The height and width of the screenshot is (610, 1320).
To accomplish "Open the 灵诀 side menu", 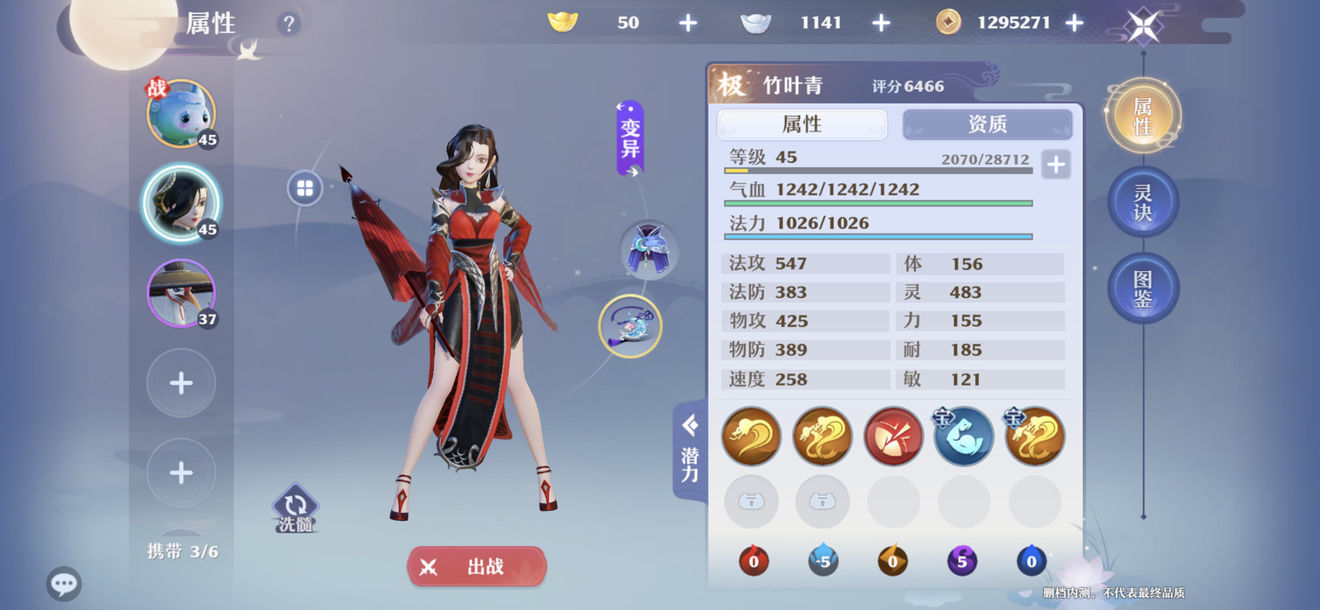I will pos(1143,201).
